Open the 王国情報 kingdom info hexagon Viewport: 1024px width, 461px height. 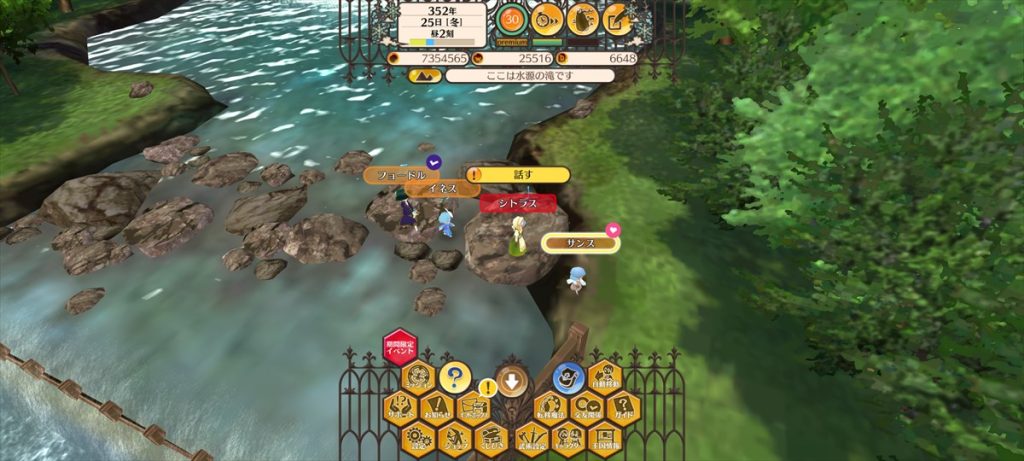[x=604, y=438]
